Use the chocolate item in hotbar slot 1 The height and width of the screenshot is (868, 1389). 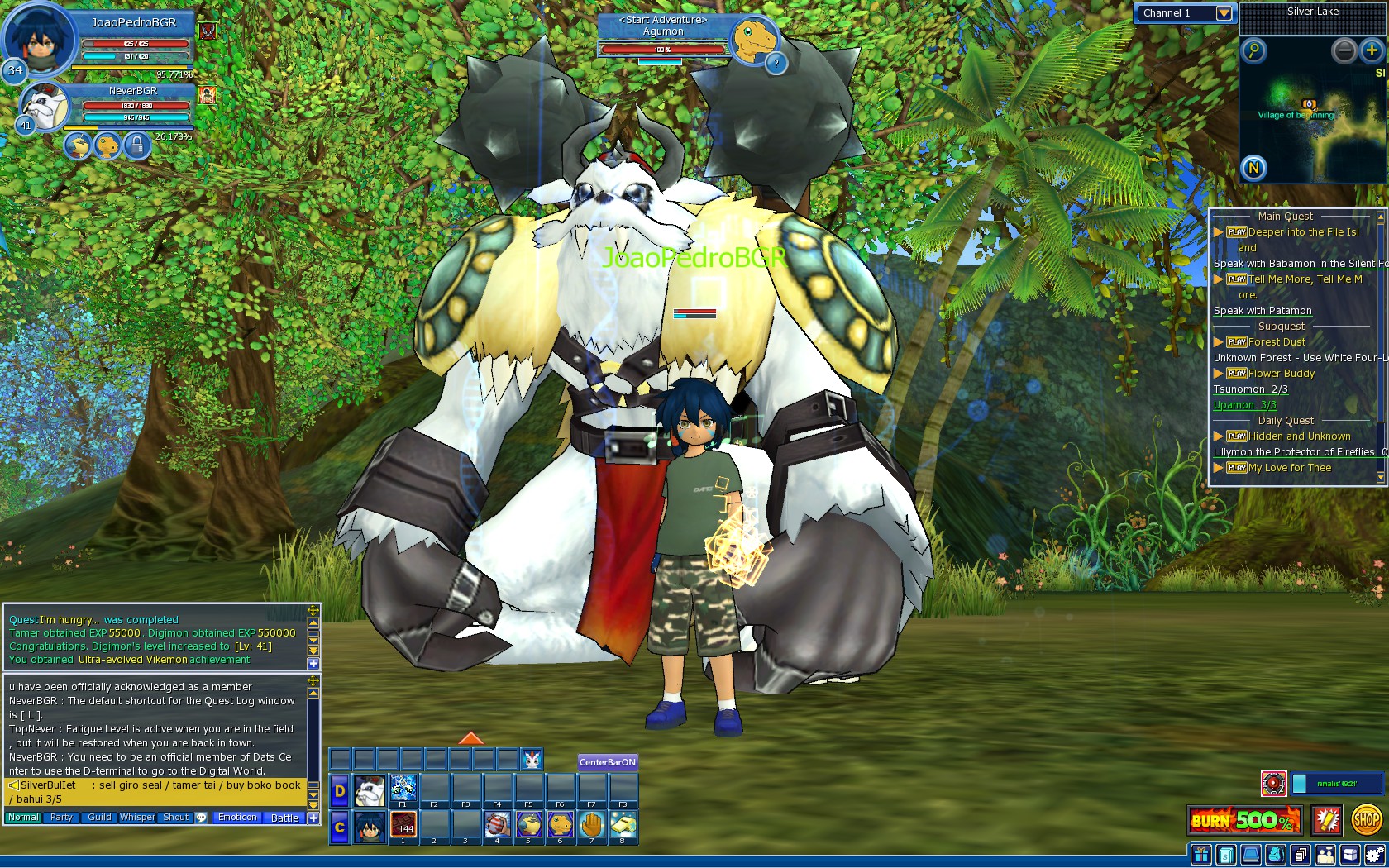(x=403, y=825)
